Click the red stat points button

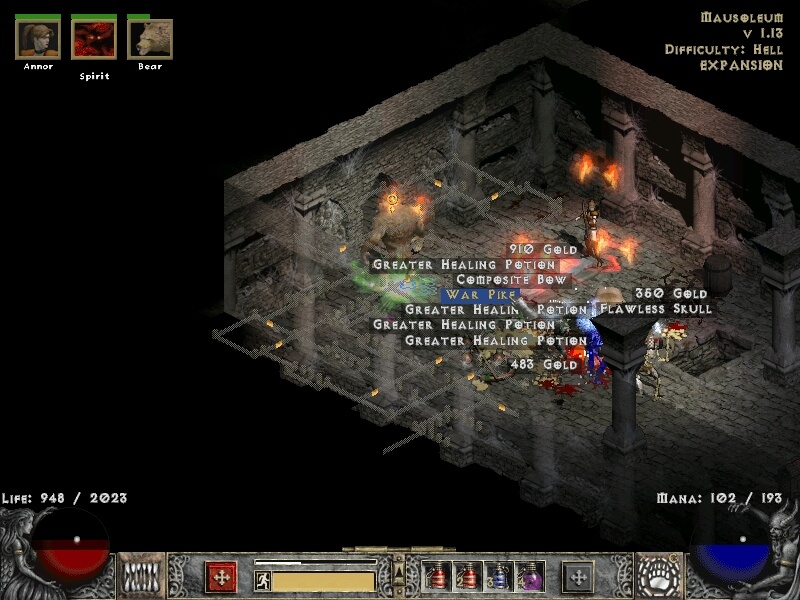pyautogui.click(x=221, y=577)
